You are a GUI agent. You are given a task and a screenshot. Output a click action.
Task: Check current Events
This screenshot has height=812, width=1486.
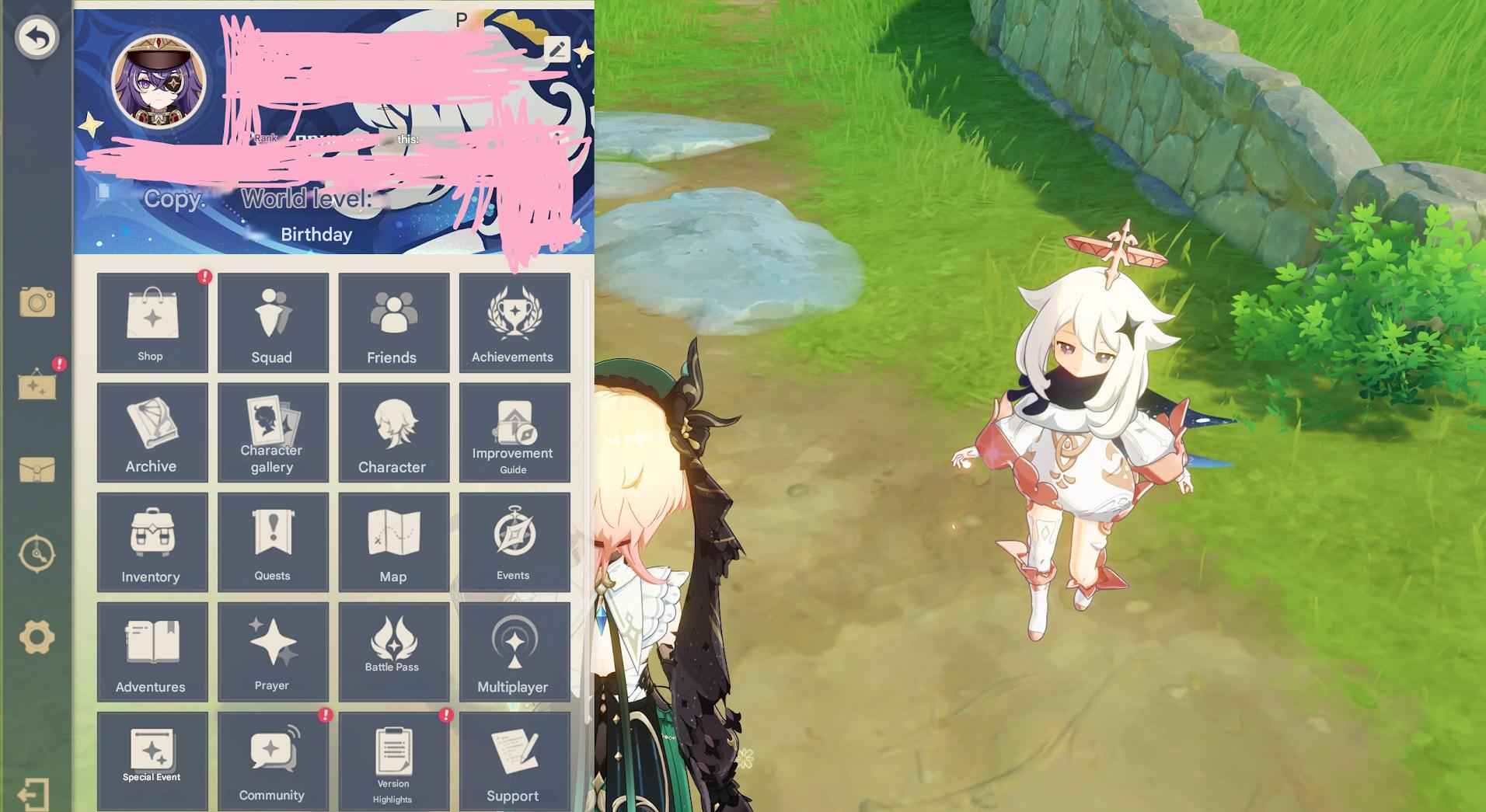(515, 542)
